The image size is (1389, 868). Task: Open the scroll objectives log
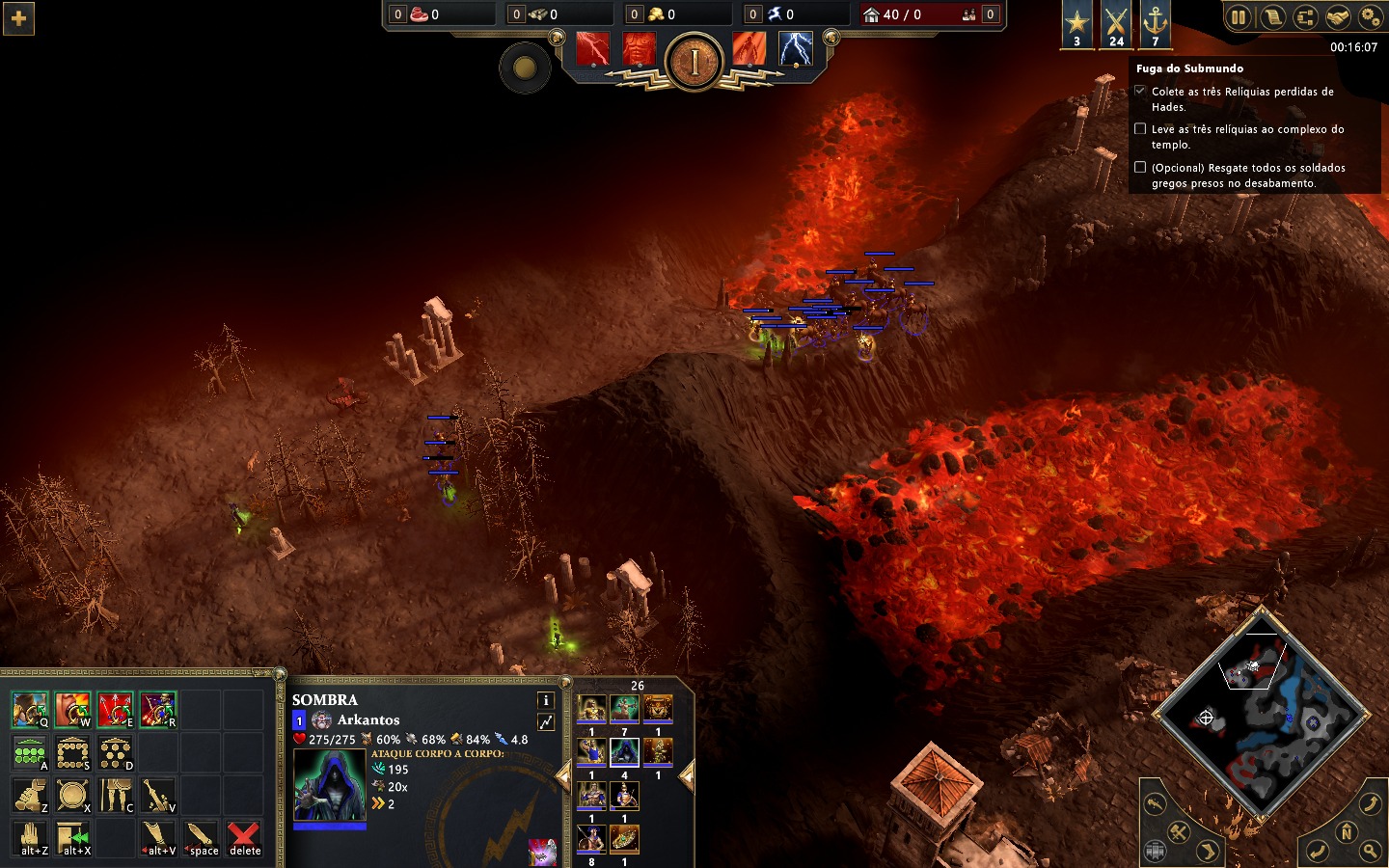click(1272, 17)
